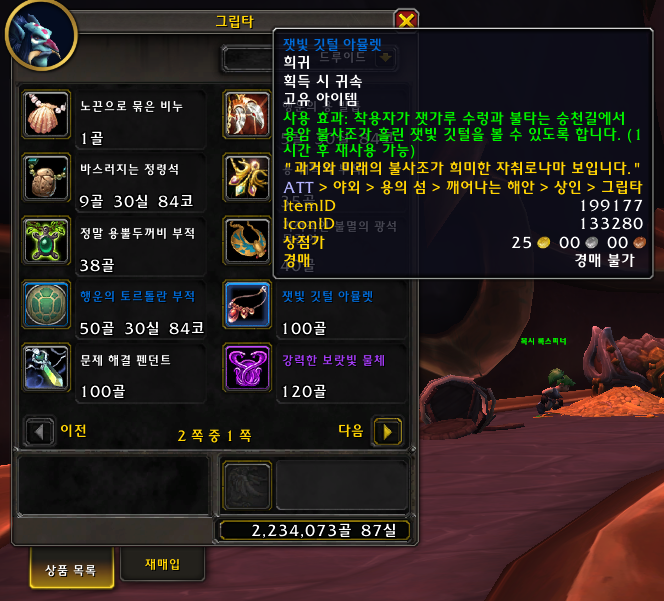The image size is (664, 601).
Task: Buy the 노끈으로 묶은 비누 item
Action: tap(44, 115)
